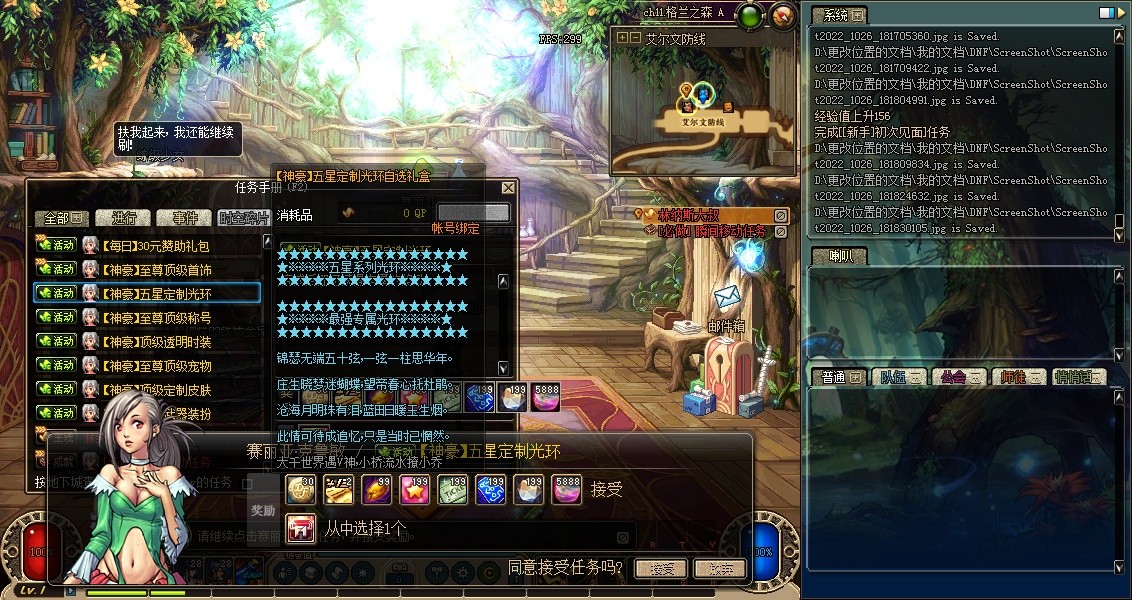Accept the quest with the 接受 button
Image resolution: width=1132 pixels, height=600 pixels.
[x=661, y=569]
